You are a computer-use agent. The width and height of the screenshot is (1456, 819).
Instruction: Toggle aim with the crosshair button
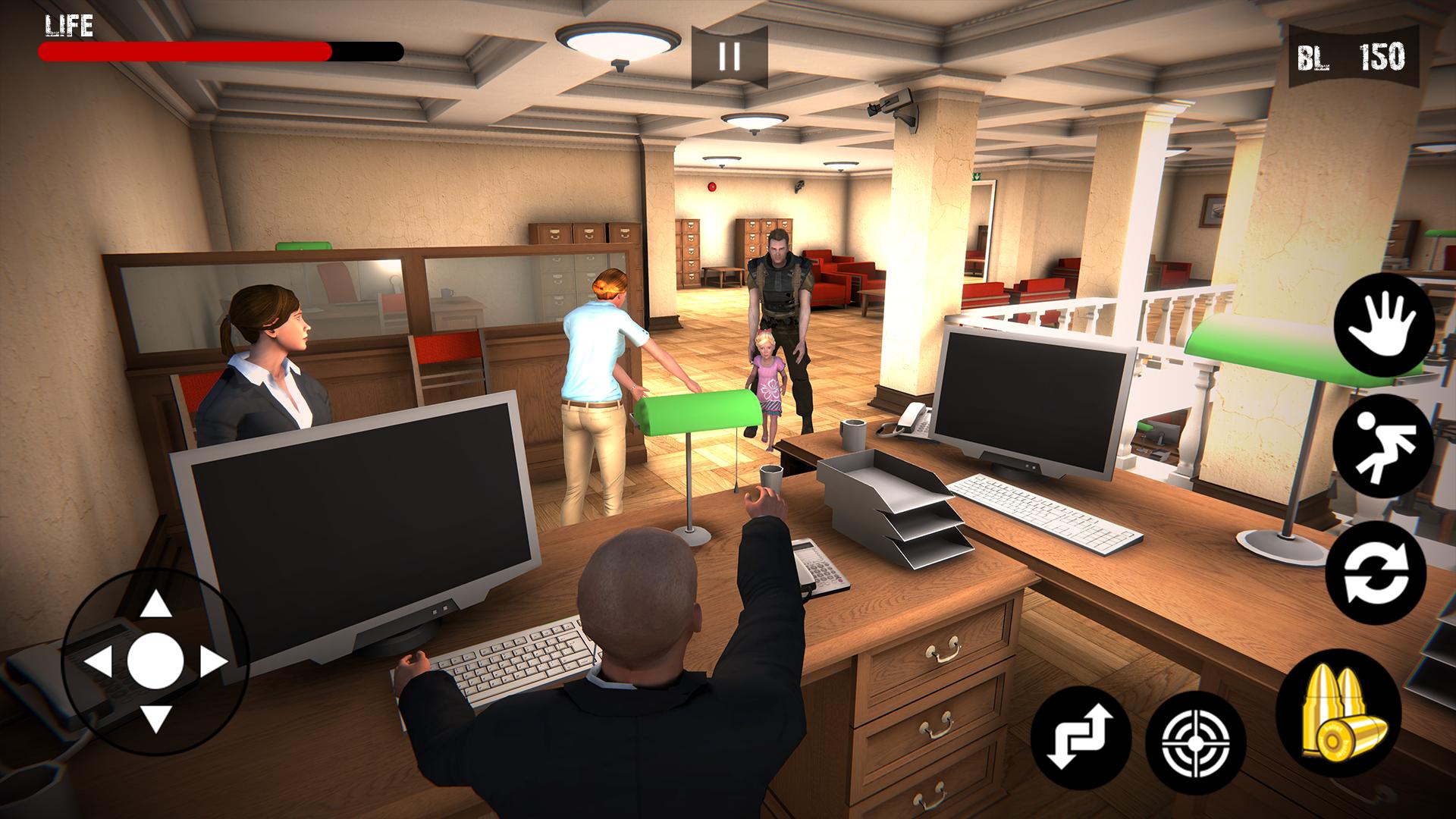tap(1195, 740)
